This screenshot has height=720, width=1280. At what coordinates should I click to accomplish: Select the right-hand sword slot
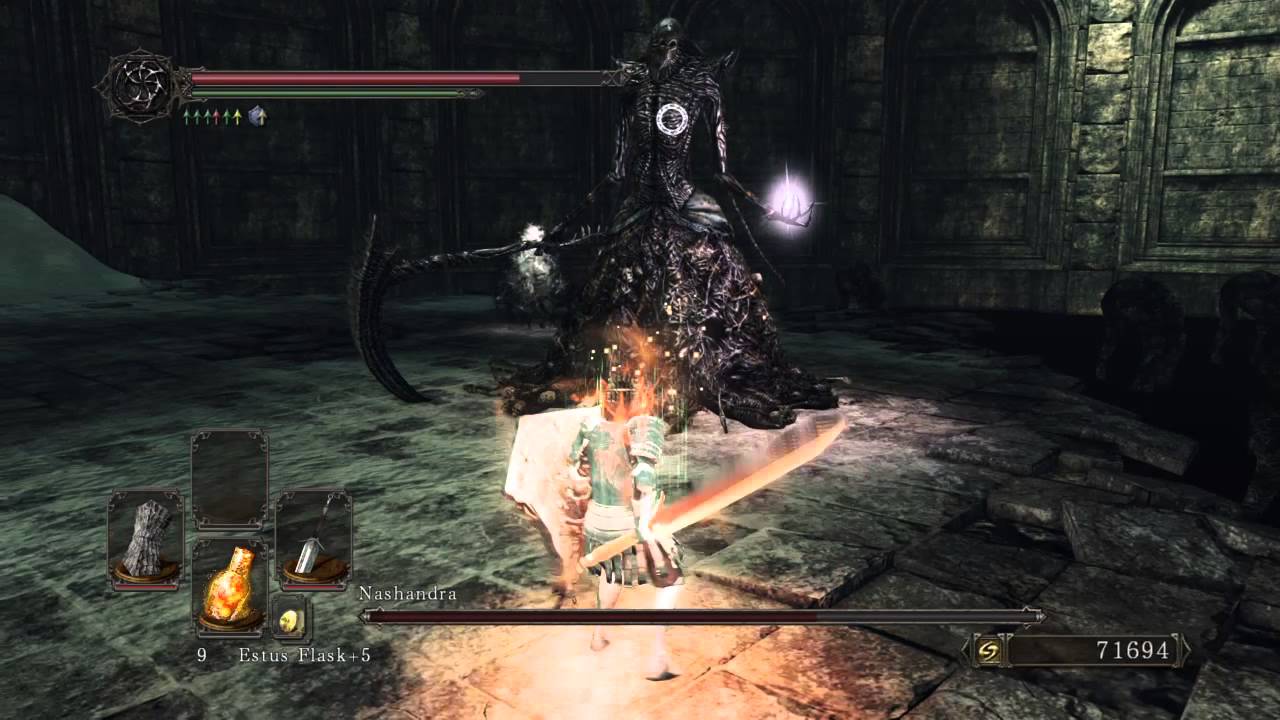[312, 537]
